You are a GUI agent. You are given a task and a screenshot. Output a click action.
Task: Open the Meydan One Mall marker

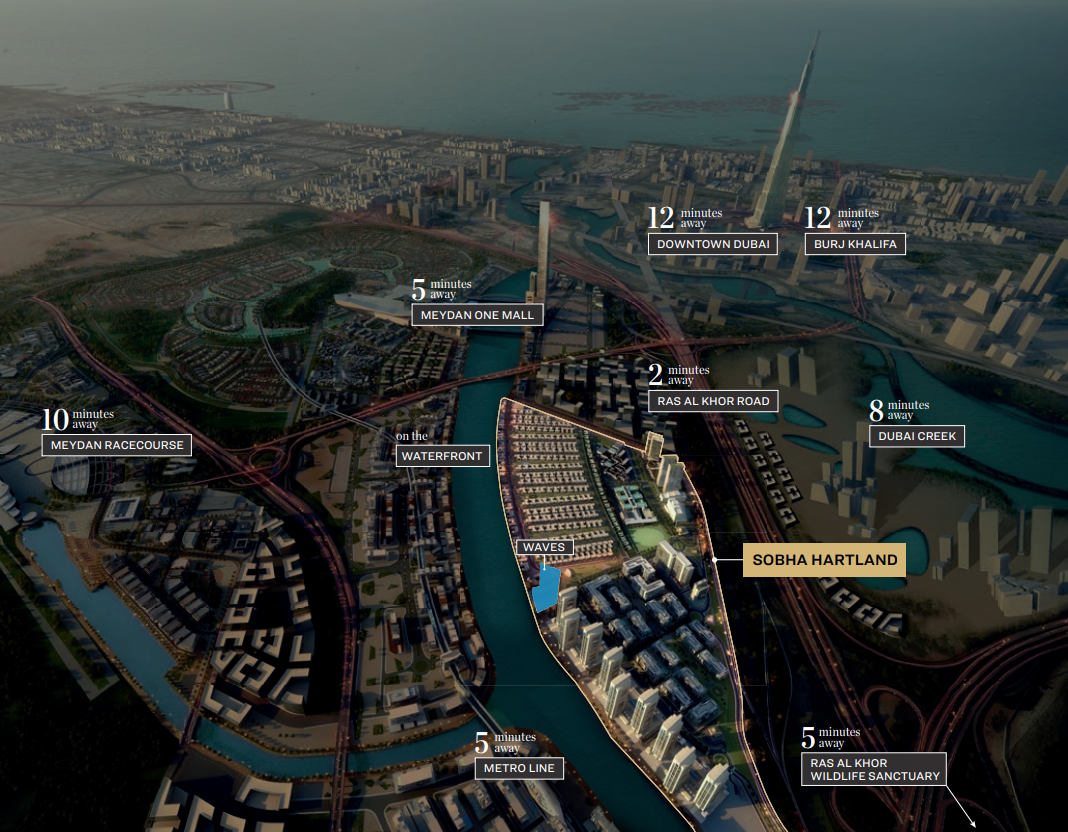point(477,315)
